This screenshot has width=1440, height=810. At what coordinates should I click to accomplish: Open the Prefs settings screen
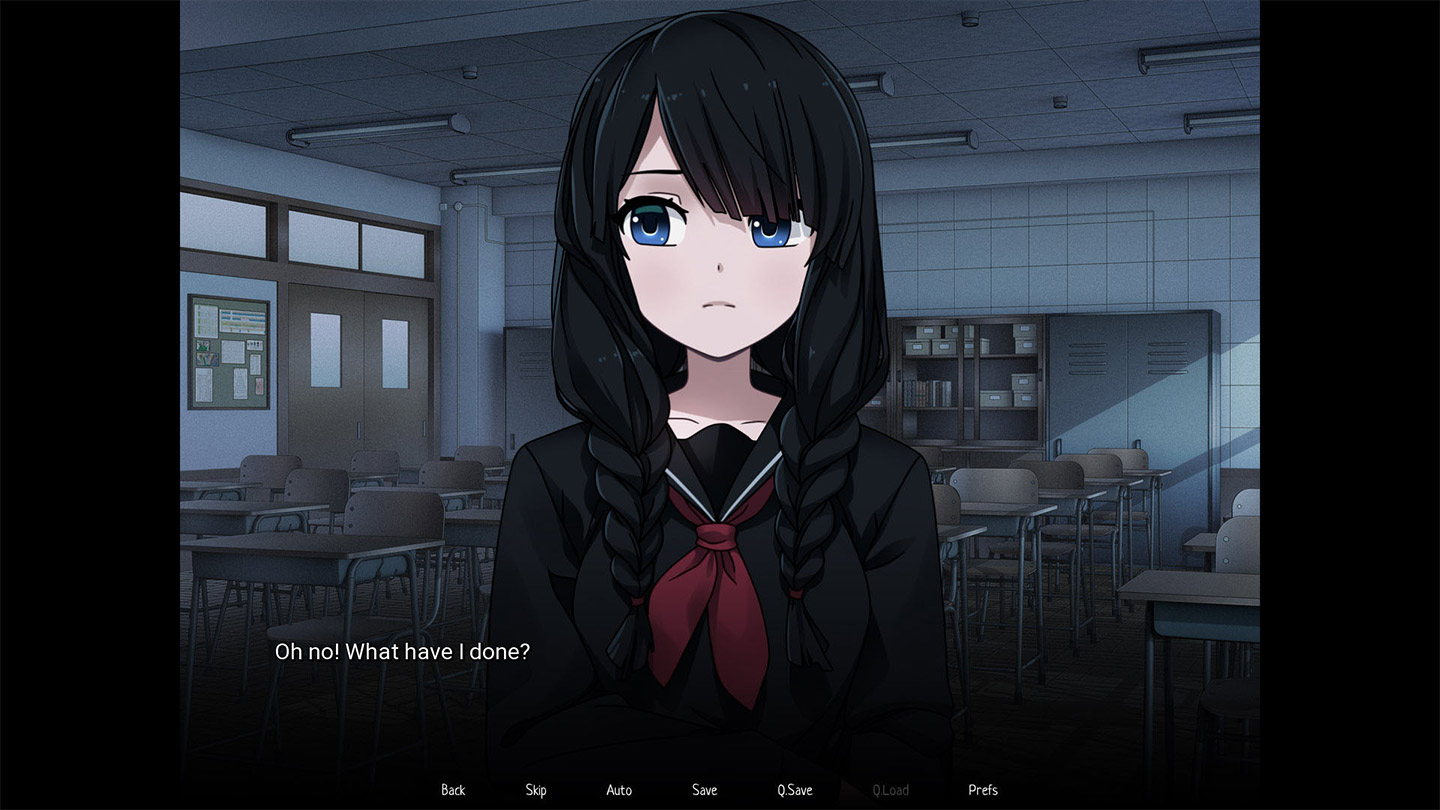(x=982, y=790)
